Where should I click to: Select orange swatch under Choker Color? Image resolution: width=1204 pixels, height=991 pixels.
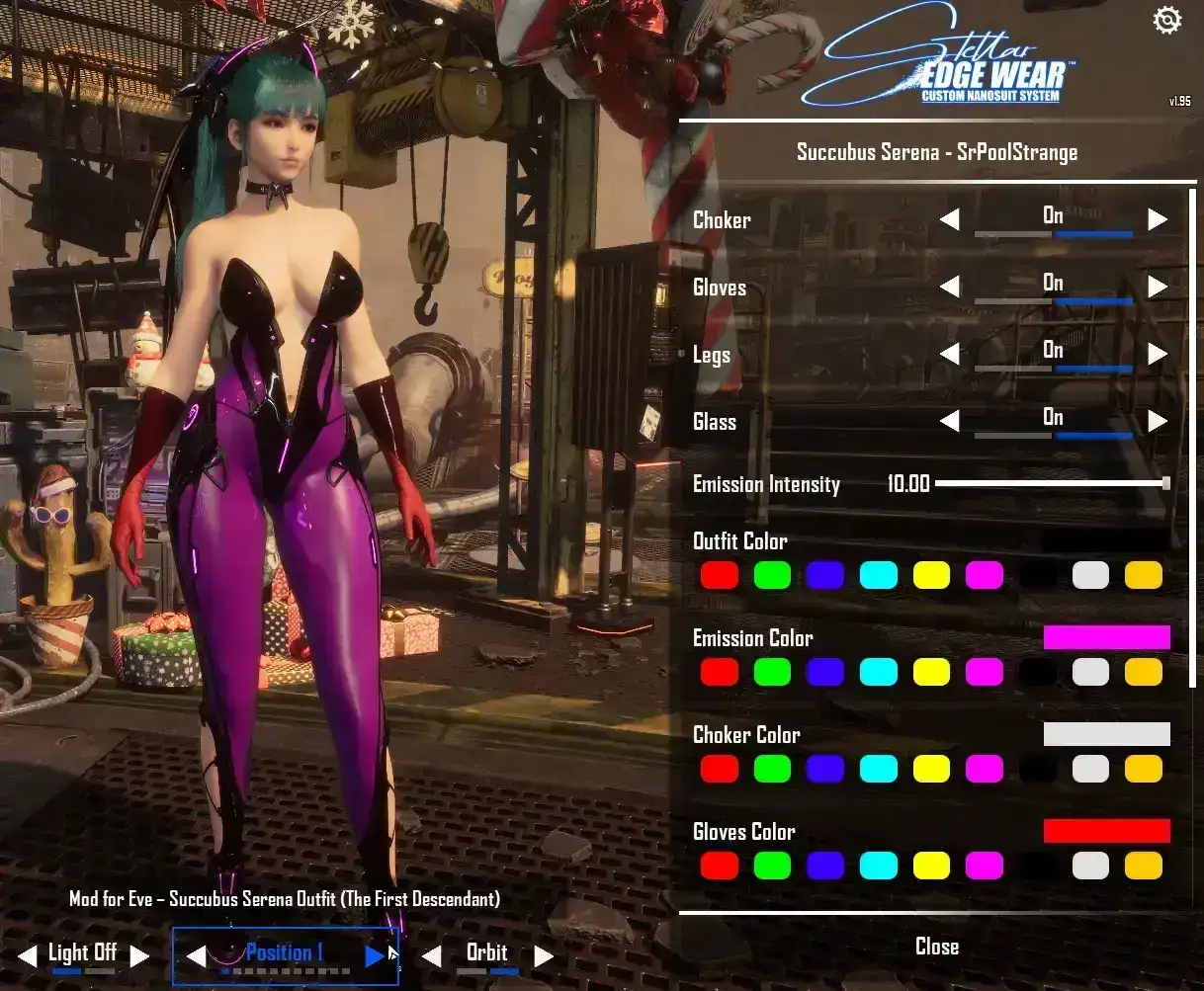tap(1144, 769)
